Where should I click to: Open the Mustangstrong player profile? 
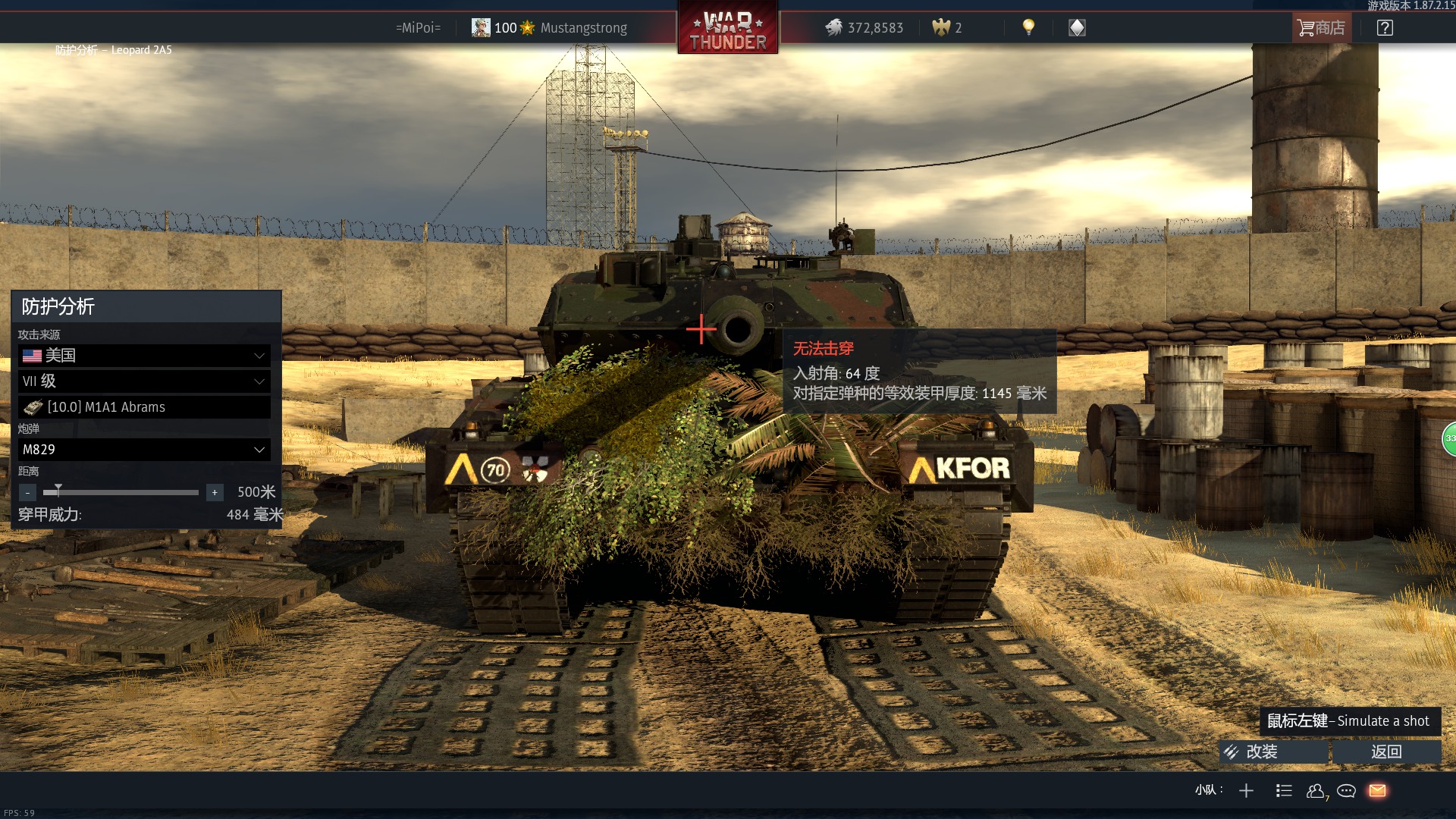click(582, 28)
